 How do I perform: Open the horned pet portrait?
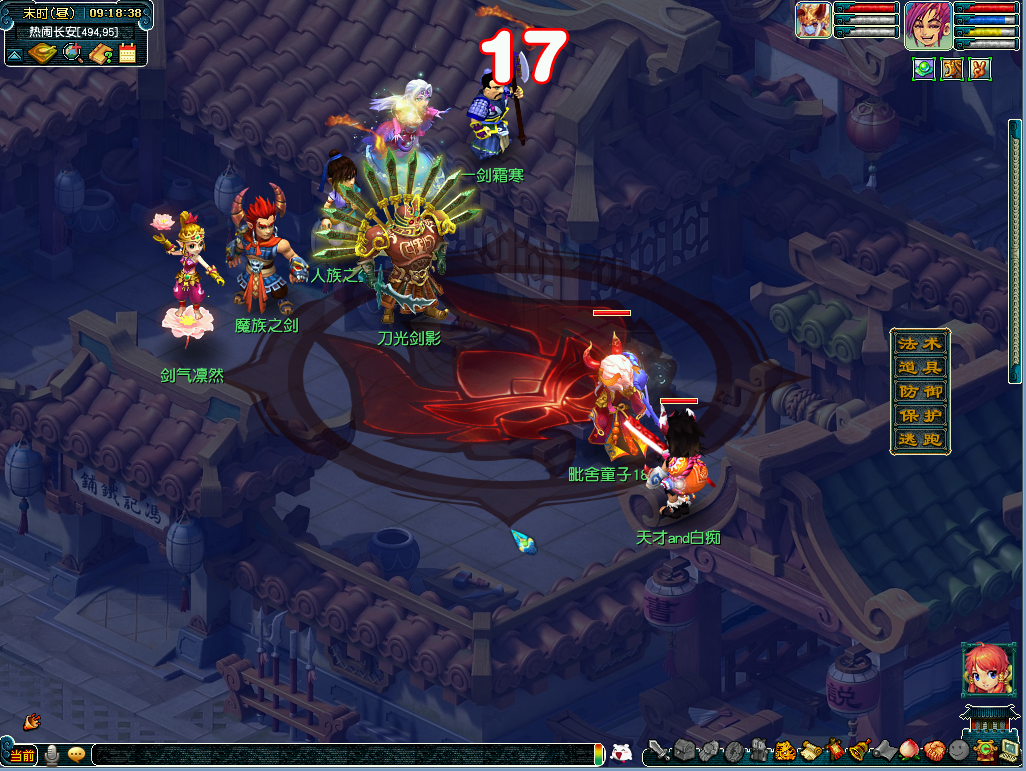pyautogui.click(x=813, y=21)
